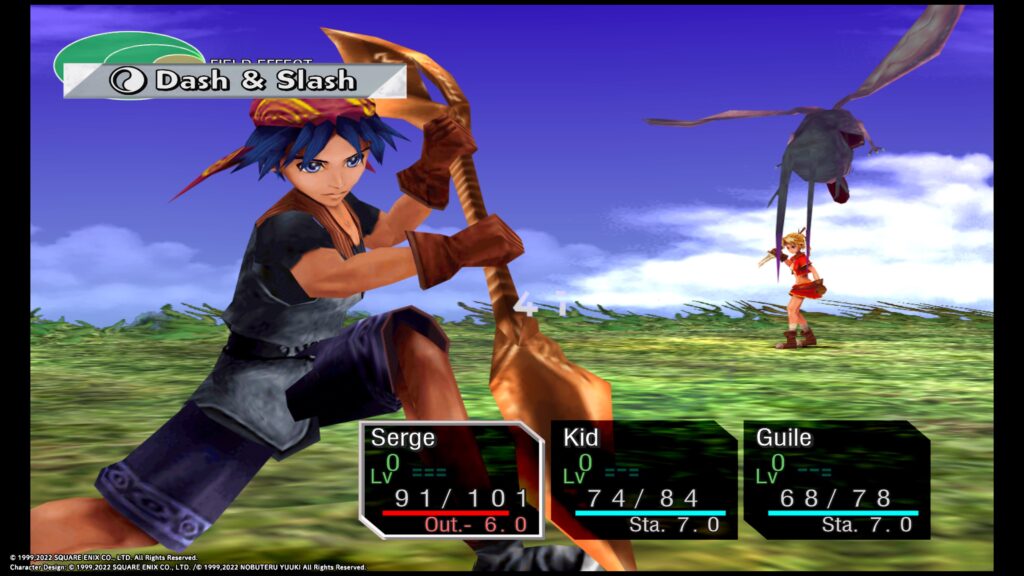The image size is (1024, 576).
Task: Pick Guile's party status panel
Action: (837, 479)
